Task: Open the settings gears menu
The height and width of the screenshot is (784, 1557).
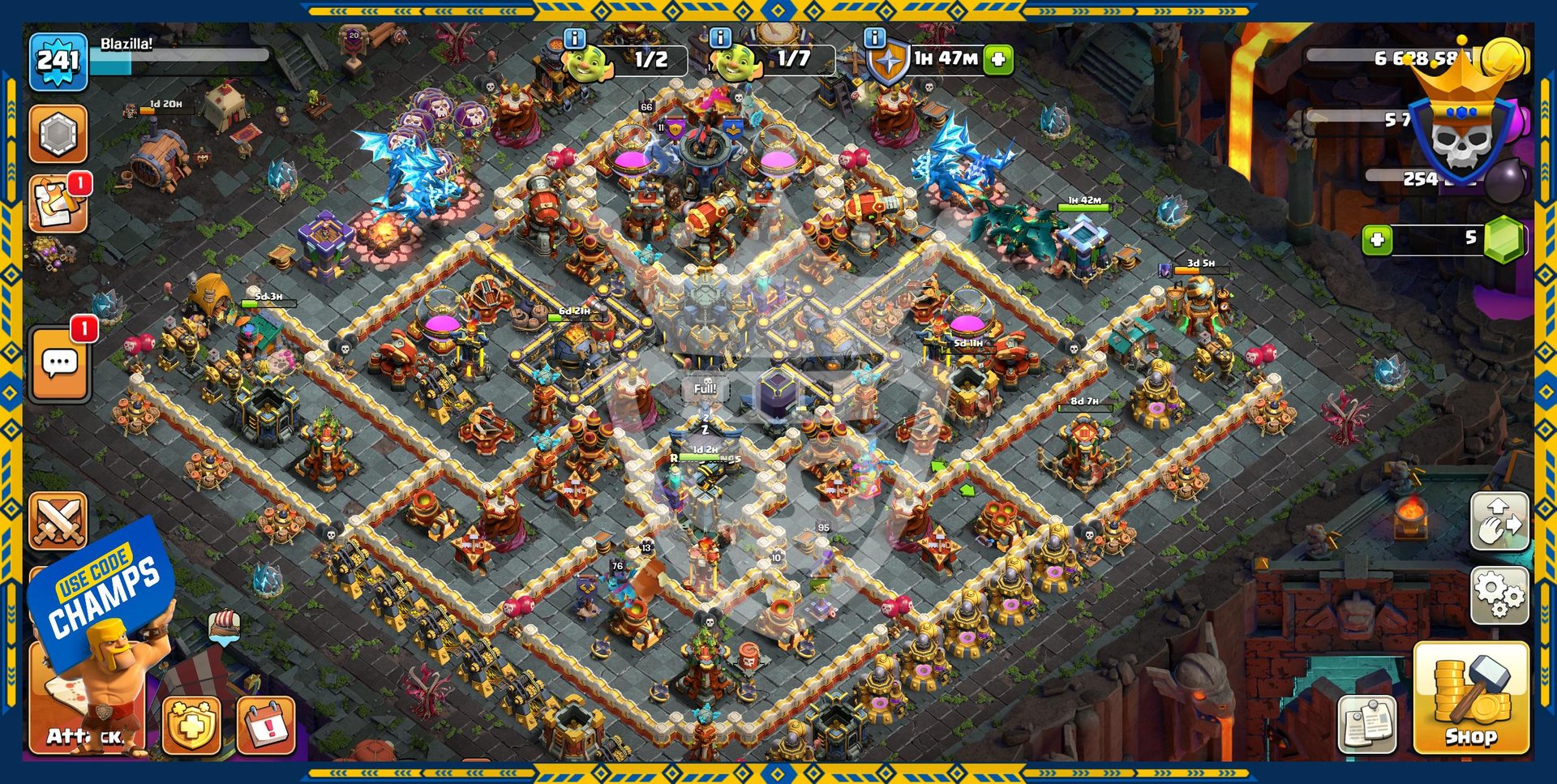Action: (1499, 596)
